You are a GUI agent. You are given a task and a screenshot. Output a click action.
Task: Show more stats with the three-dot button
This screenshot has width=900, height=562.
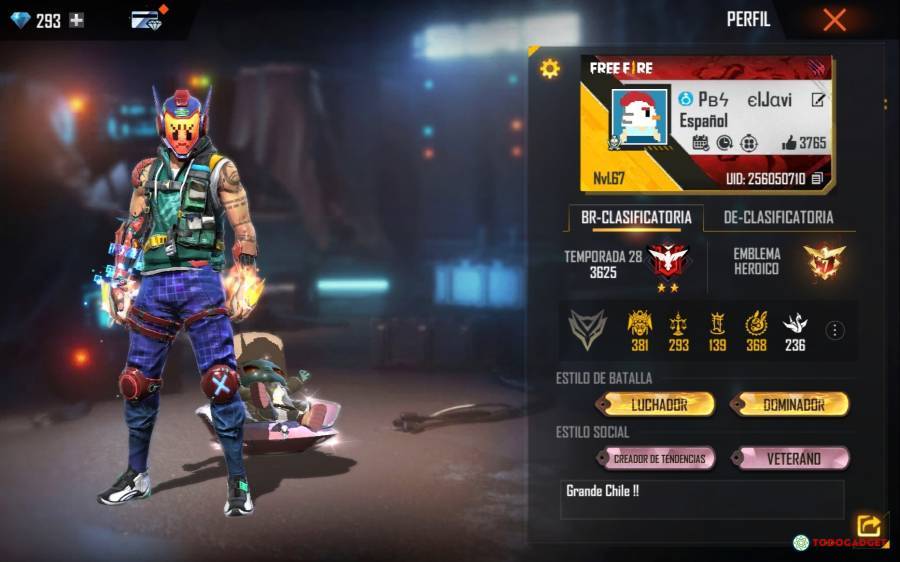click(835, 330)
